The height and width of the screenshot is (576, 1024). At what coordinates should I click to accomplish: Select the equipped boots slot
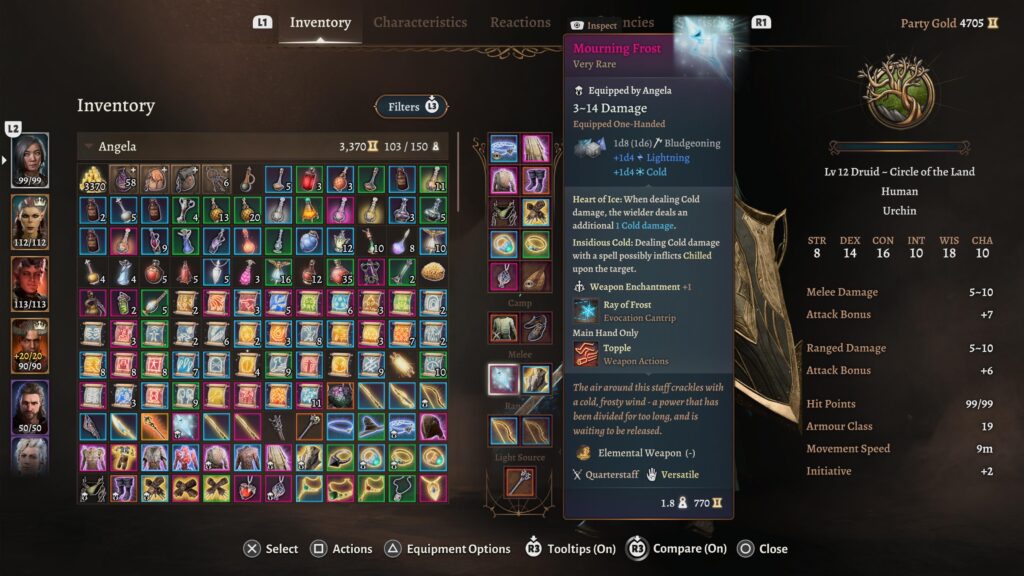536,180
